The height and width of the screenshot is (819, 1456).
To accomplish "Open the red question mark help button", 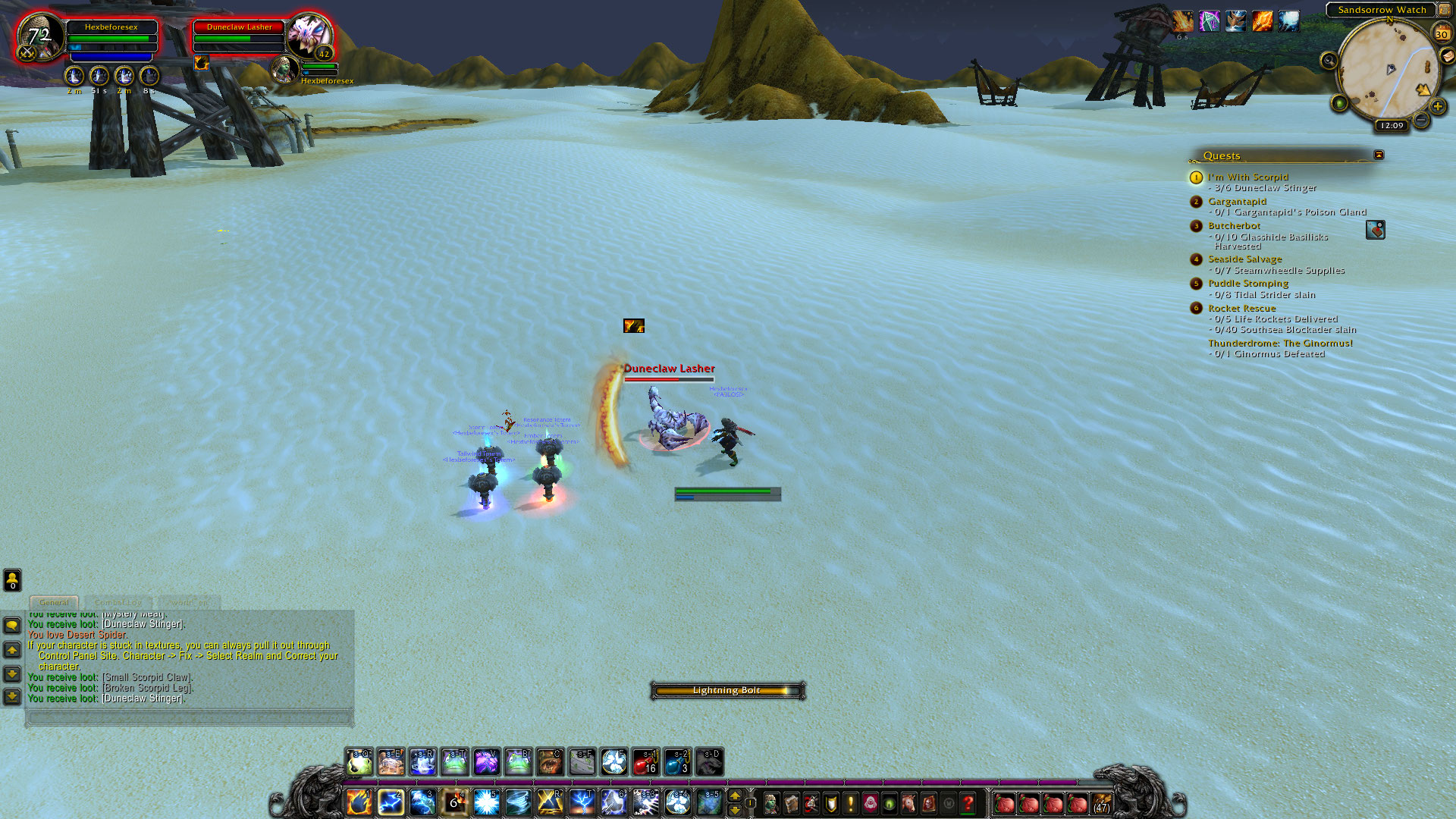I will click(968, 802).
